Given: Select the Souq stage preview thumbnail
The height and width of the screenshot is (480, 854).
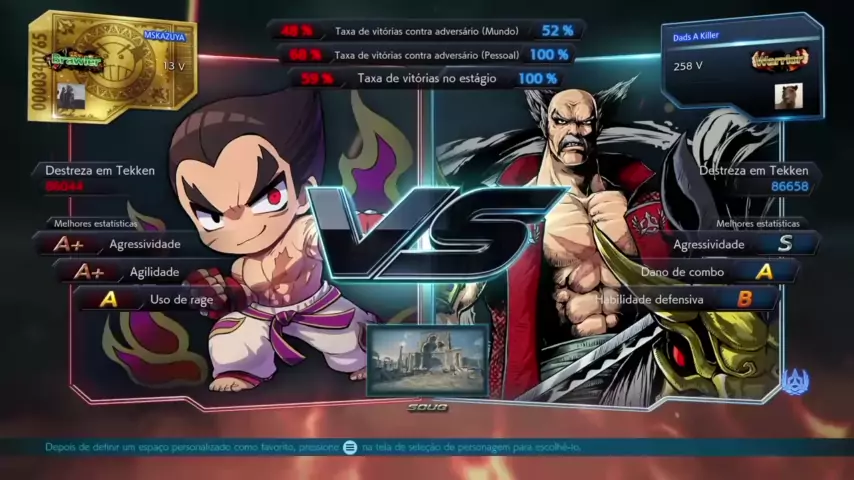Looking at the screenshot, I should [x=427, y=360].
